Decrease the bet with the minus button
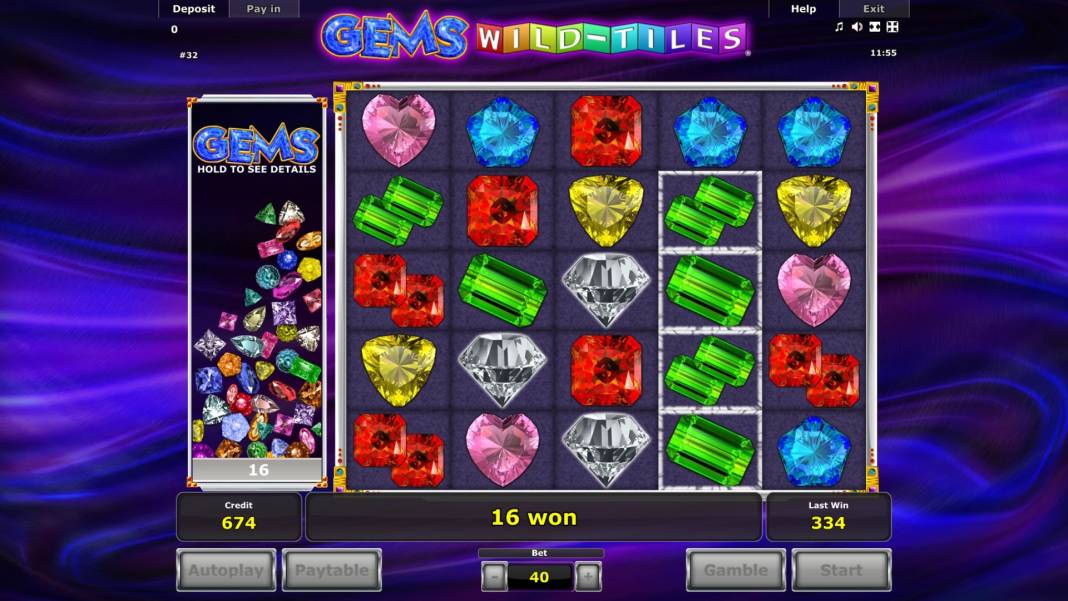Screen dimensions: 1068x601 (494, 576)
